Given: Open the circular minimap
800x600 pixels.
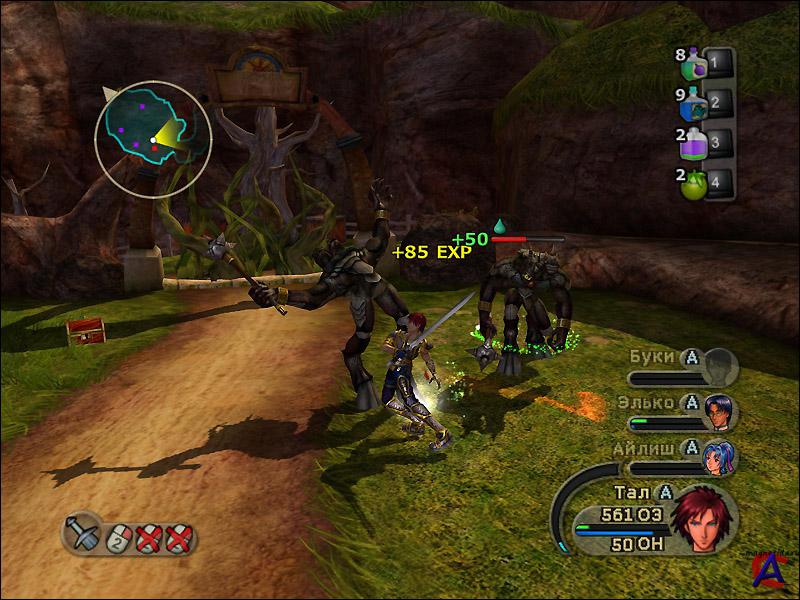Looking at the screenshot, I should [x=153, y=139].
